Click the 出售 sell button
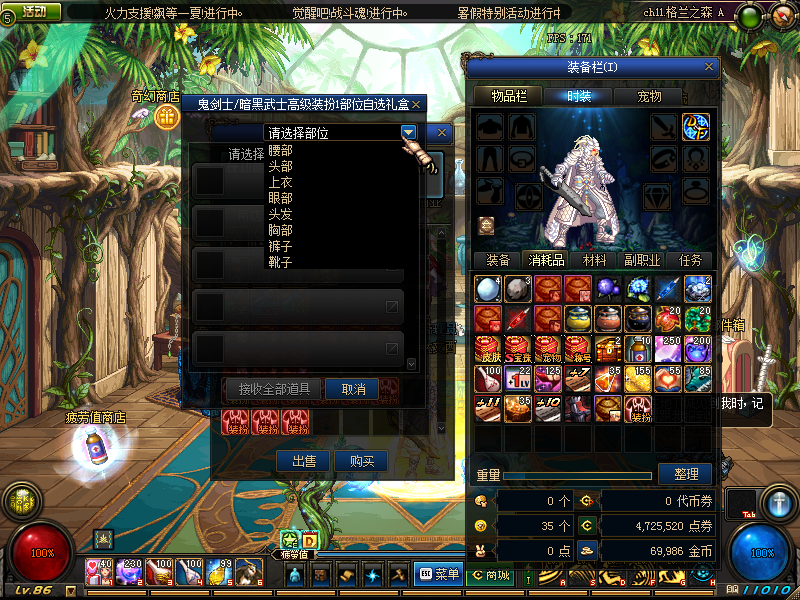This screenshot has width=800, height=600. tap(303, 461)
